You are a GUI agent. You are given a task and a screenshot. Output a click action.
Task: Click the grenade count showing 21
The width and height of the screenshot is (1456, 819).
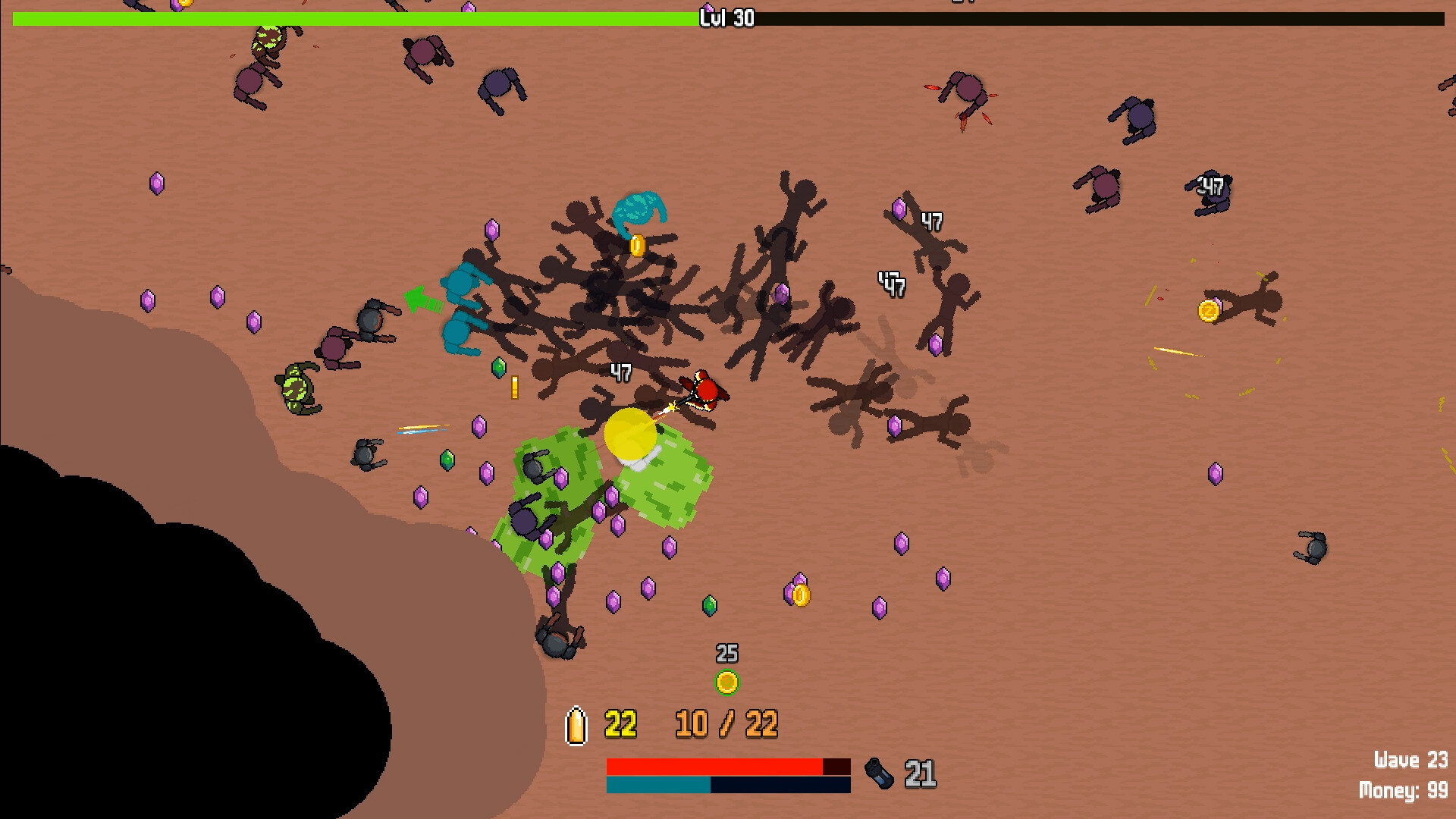pyautogui.click(x=919, y=774)
